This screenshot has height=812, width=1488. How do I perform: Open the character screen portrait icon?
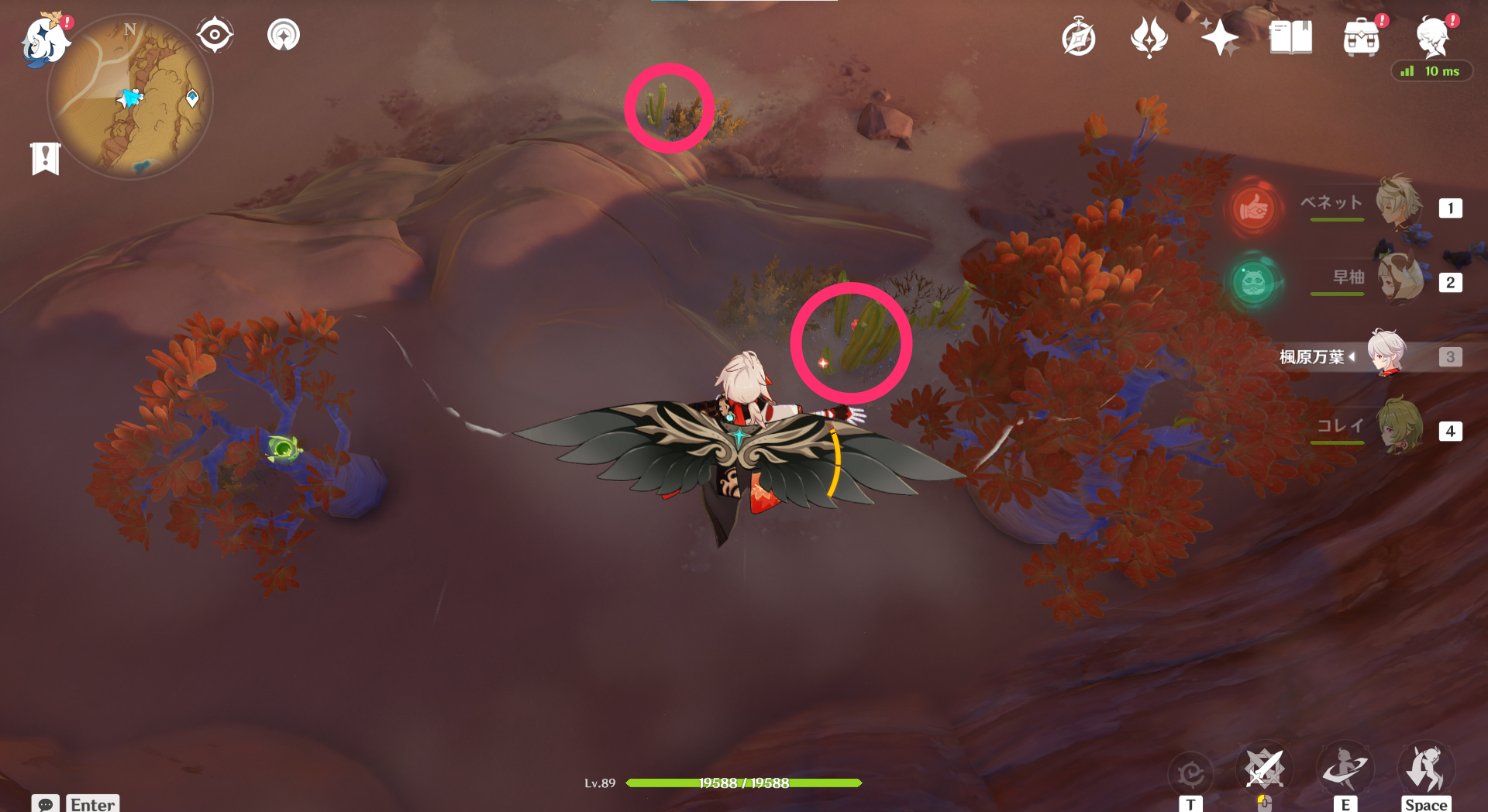tap(1433, 35)
